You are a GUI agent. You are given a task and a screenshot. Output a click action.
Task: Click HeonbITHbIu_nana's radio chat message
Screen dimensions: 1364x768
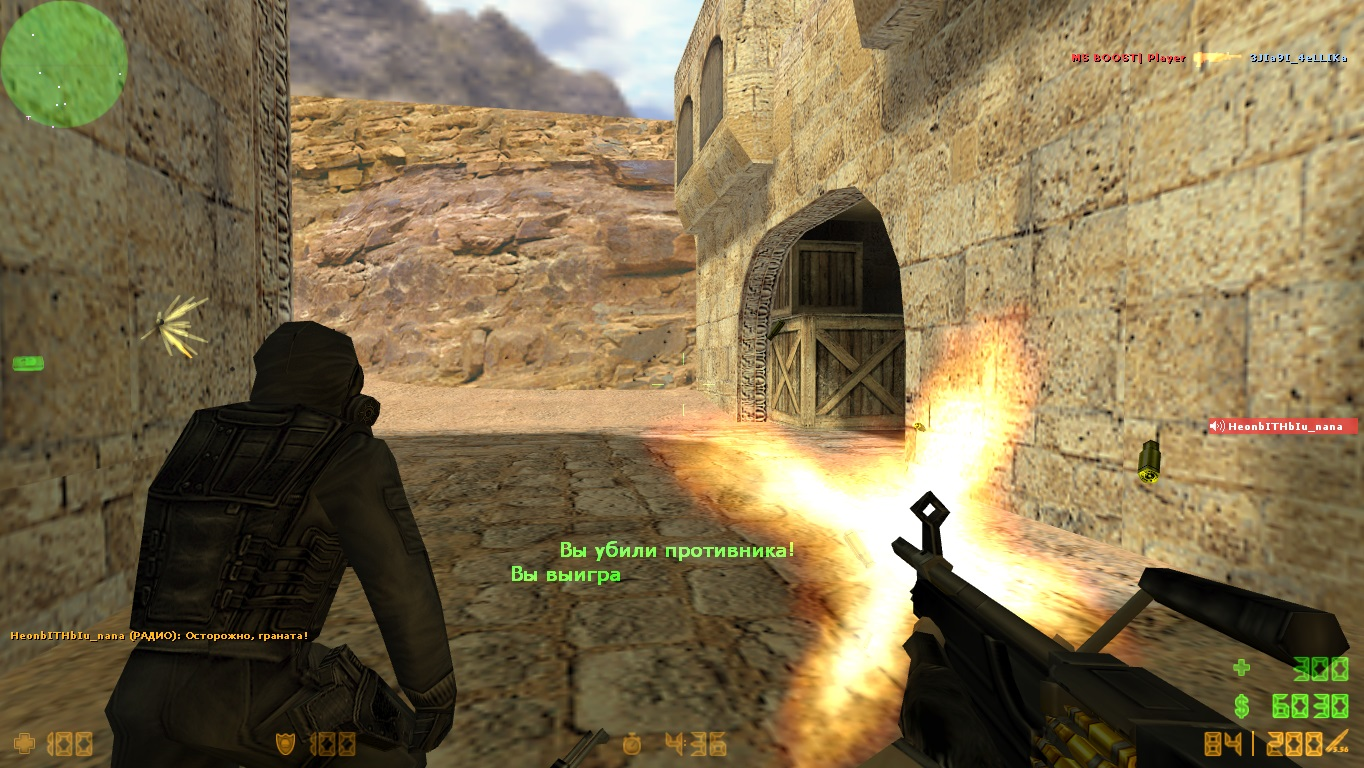159,635
